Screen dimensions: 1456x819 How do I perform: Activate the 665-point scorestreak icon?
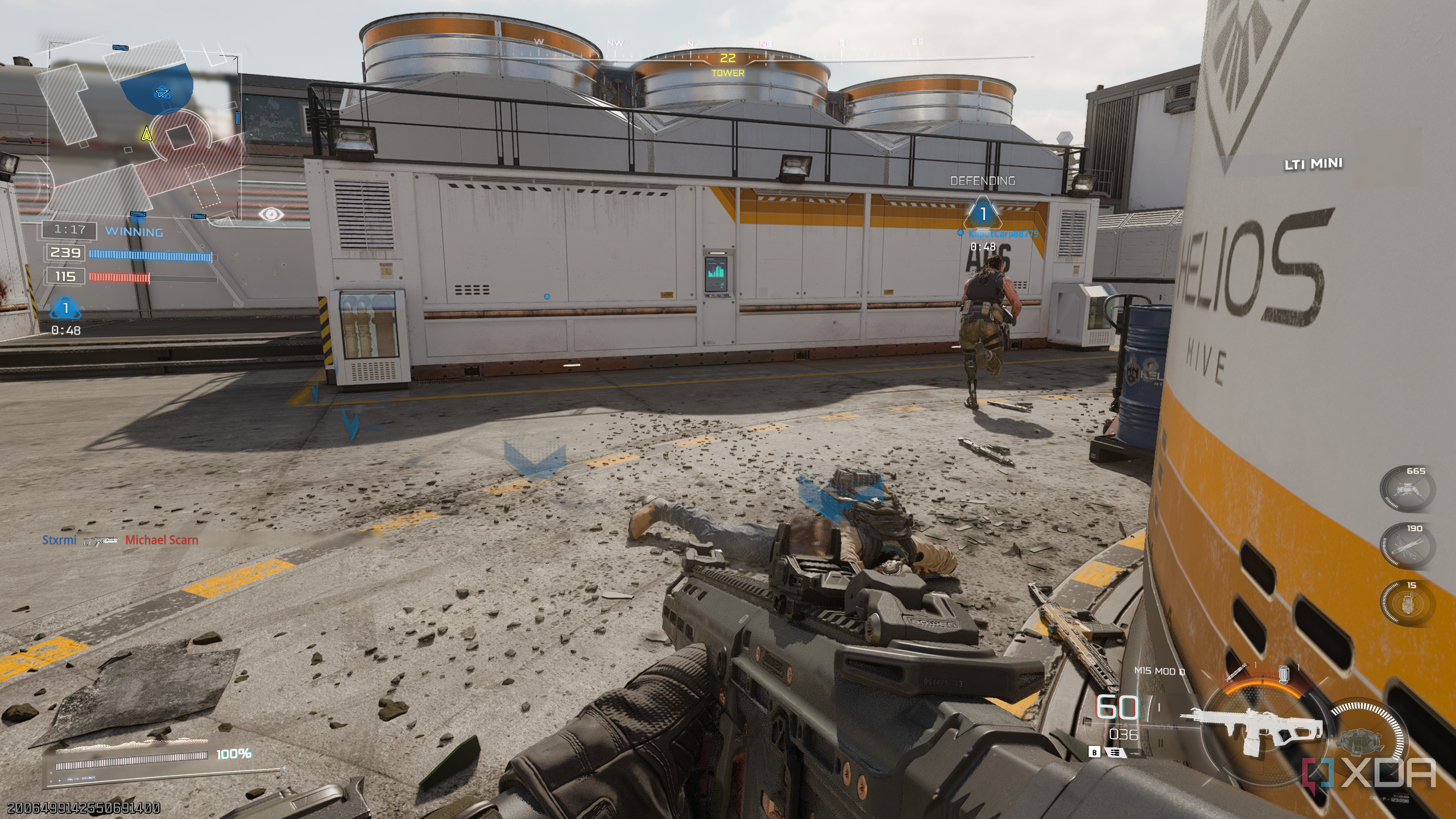pos(1407,489)
